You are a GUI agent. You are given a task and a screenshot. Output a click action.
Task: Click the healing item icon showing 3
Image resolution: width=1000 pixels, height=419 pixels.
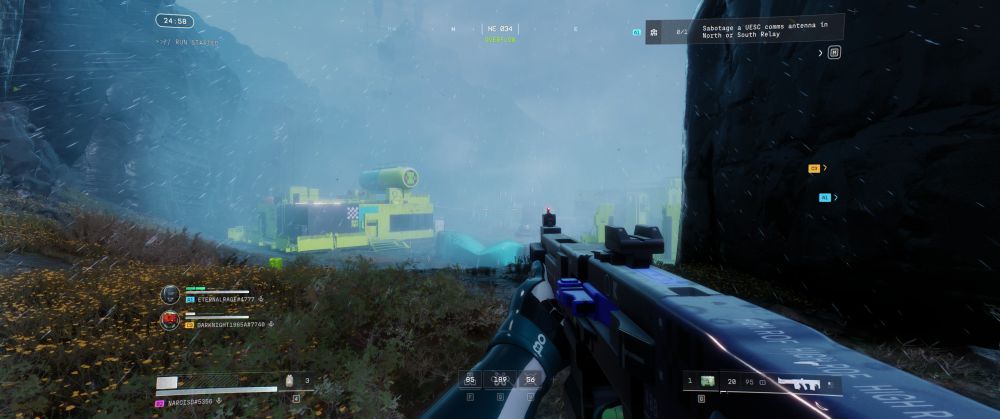[290, 380]
